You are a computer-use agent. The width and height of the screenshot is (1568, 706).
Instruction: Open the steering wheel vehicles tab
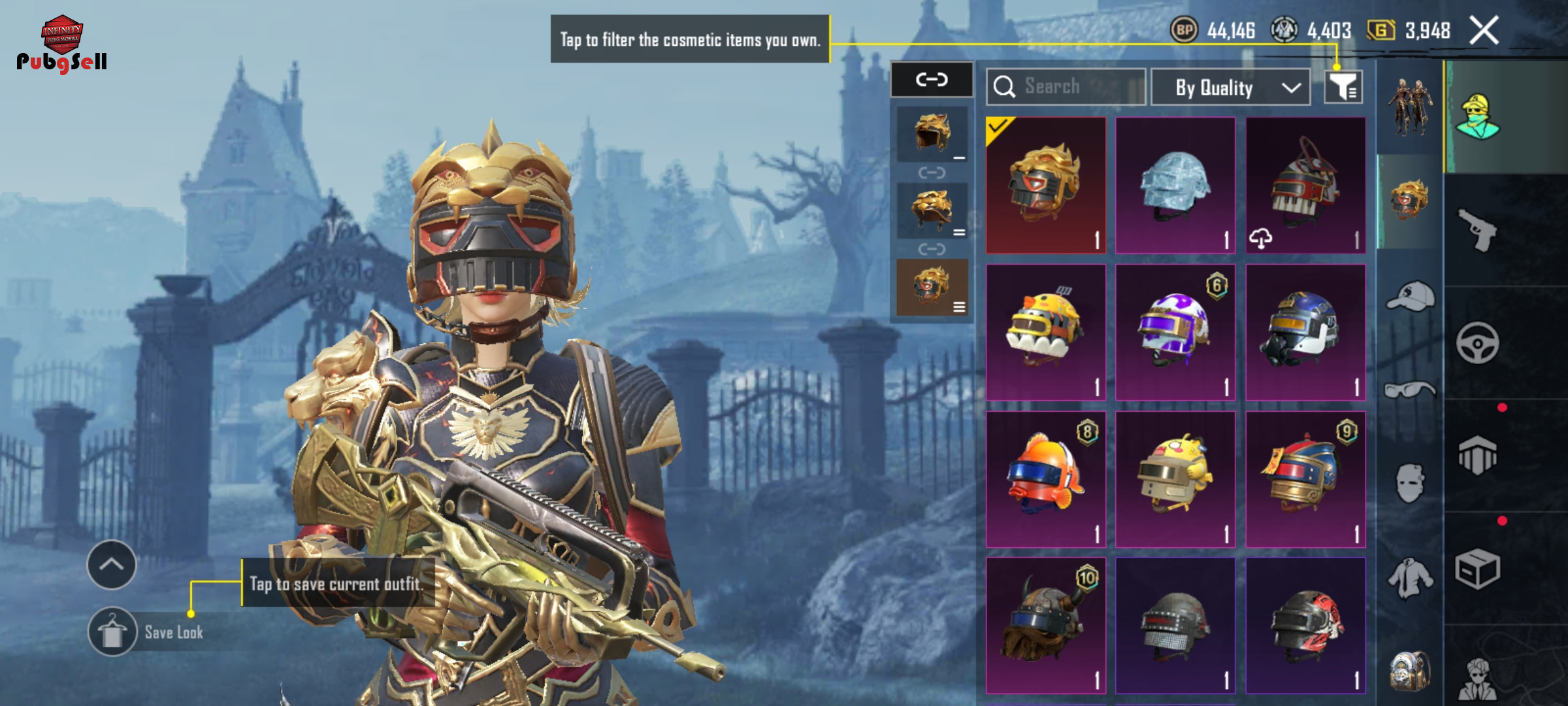1478,343
